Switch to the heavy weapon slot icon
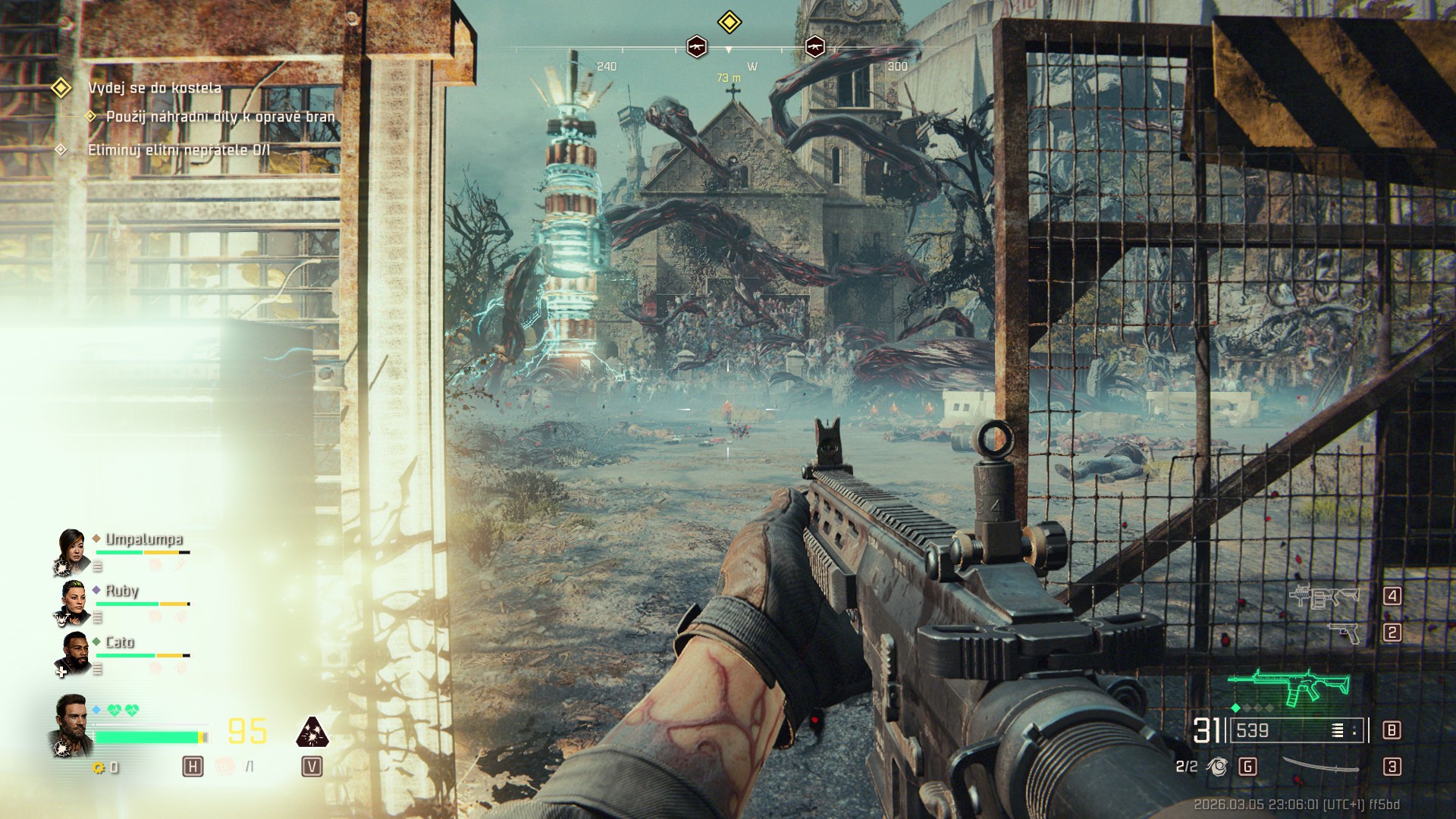 coord(1324,597)
